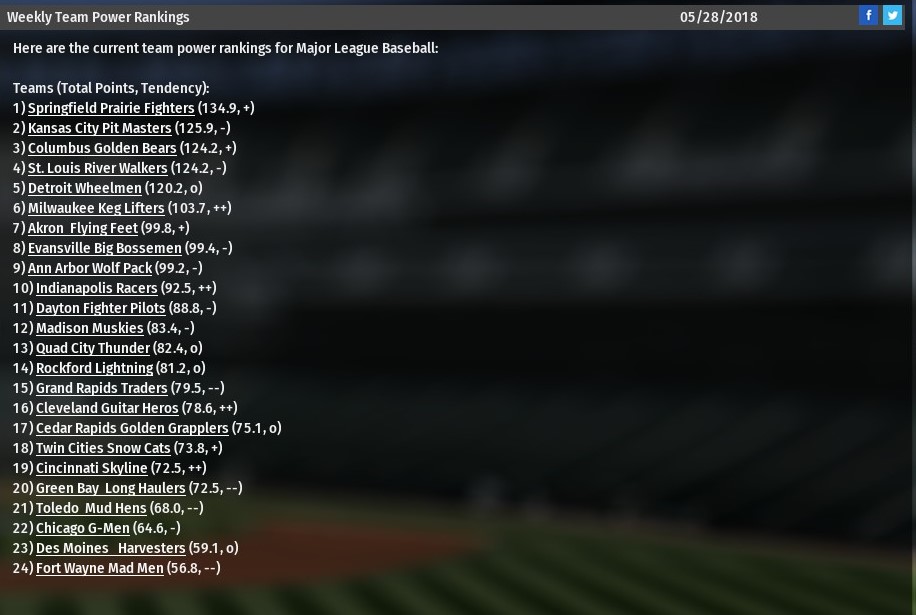This screenshot has width=916, height=615.
Task: Select the Madison Muskies link
Action: (89, 328)
